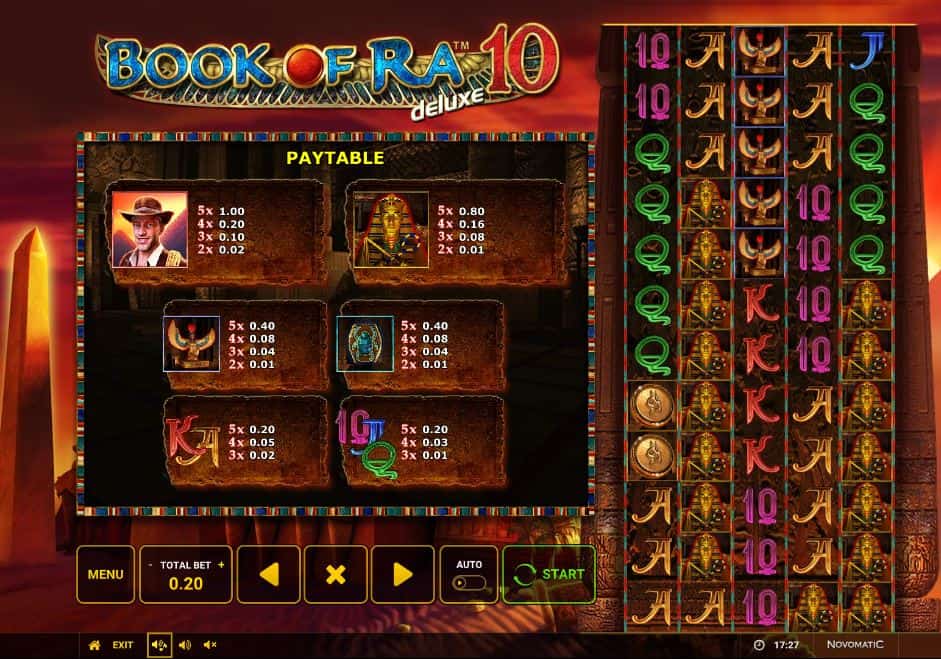Go to the previous paytable page

click(268, 574)
